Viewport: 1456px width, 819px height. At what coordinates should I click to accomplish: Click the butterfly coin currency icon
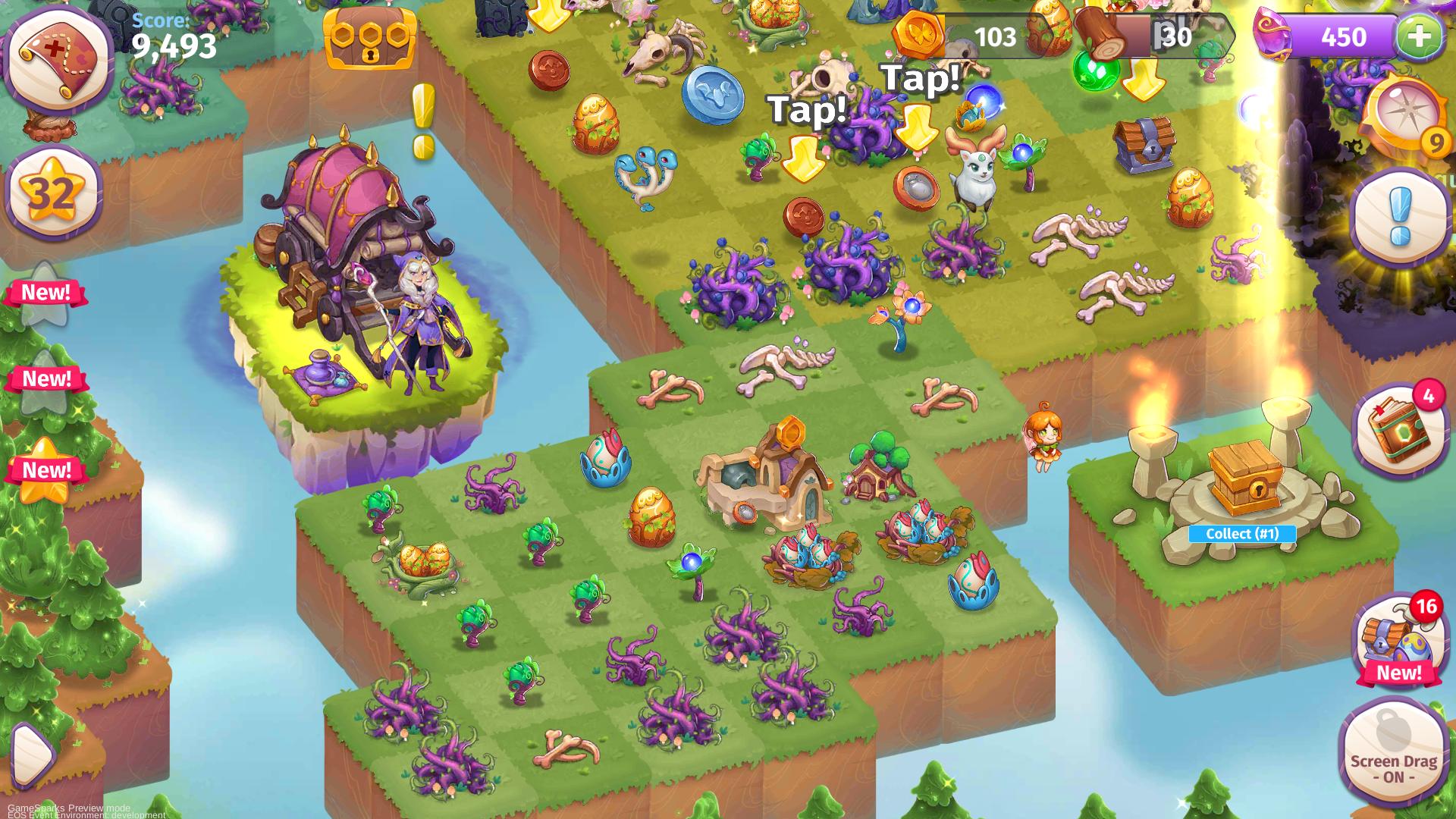(920, 34)
